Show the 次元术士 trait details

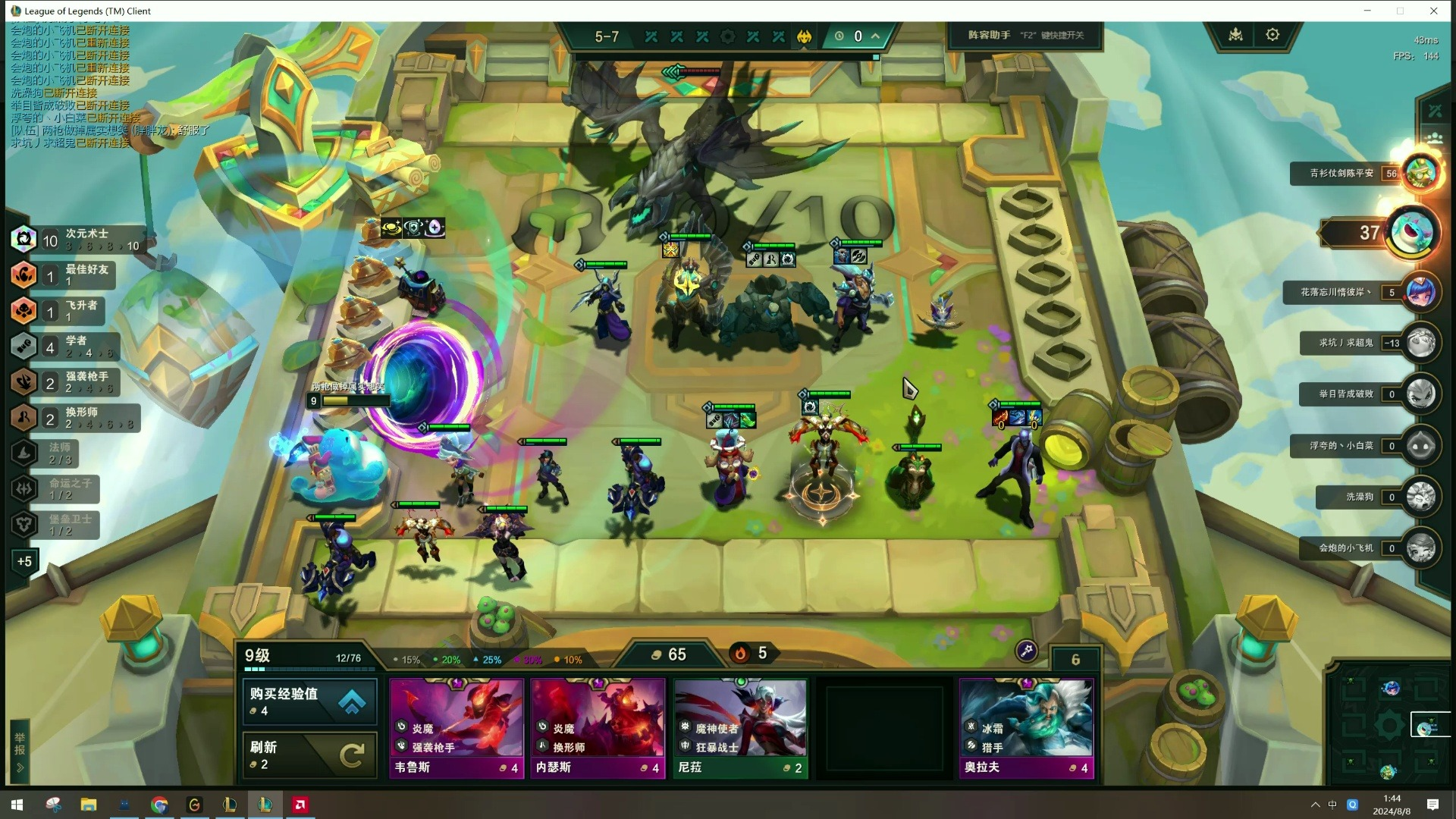coord(76,240)
